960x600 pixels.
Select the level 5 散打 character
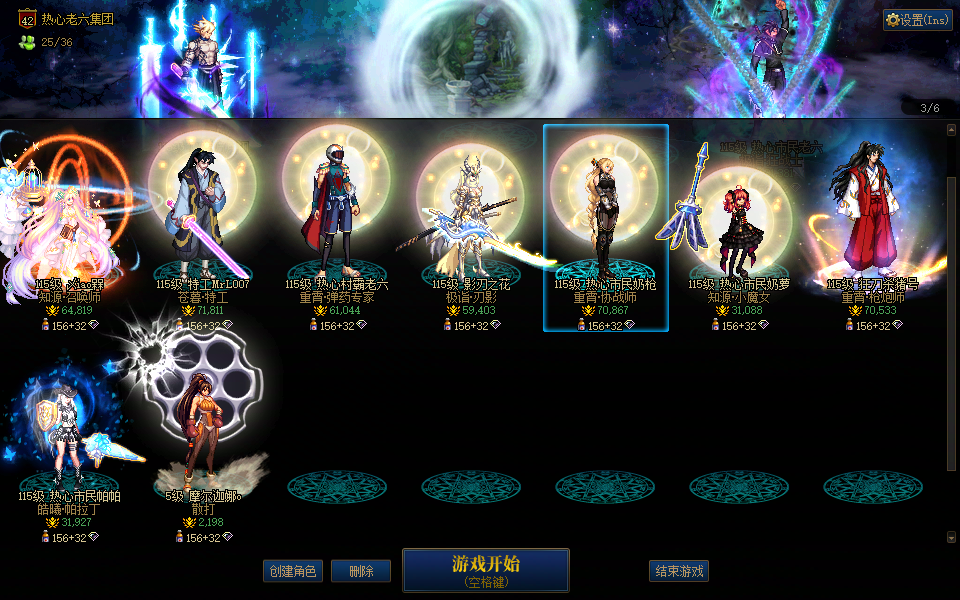click(x=202, y=440)
